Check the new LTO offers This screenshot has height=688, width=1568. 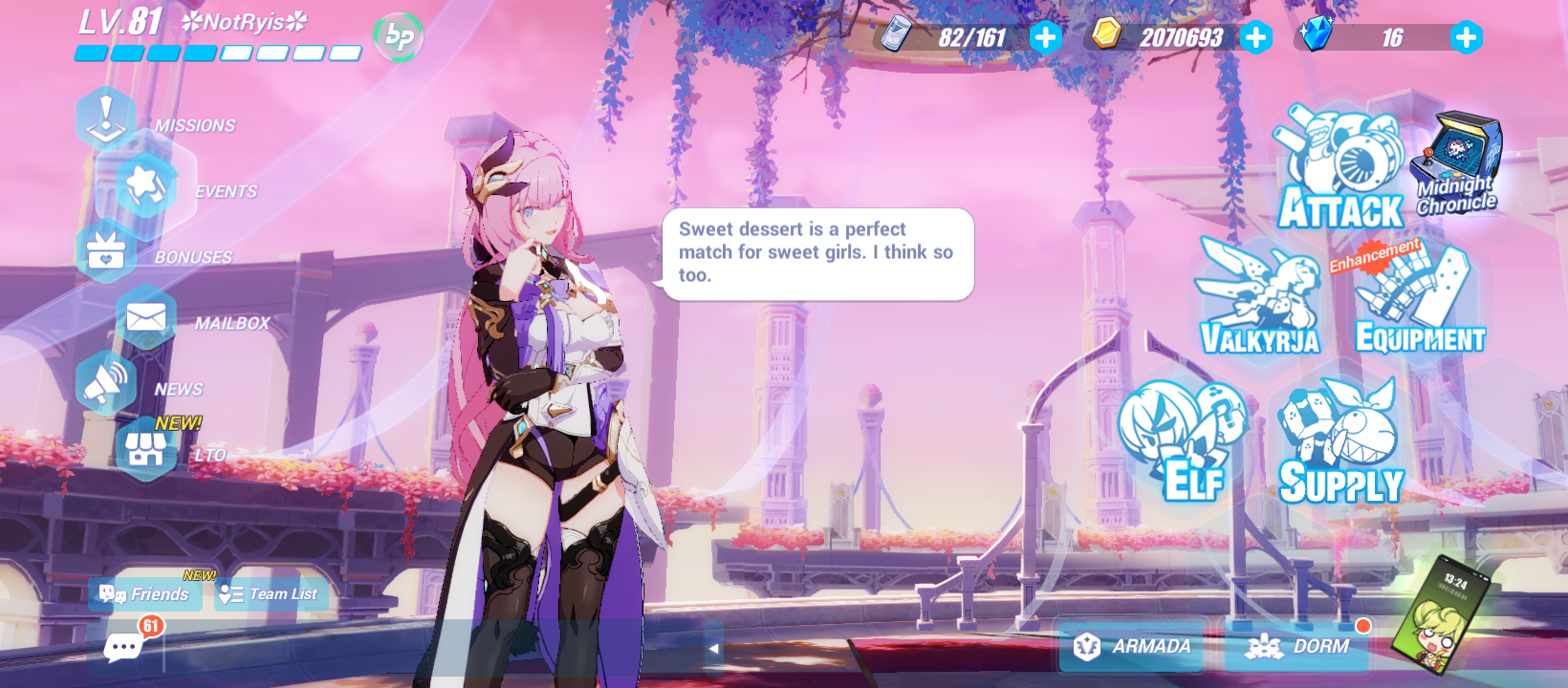coord(143,449)
